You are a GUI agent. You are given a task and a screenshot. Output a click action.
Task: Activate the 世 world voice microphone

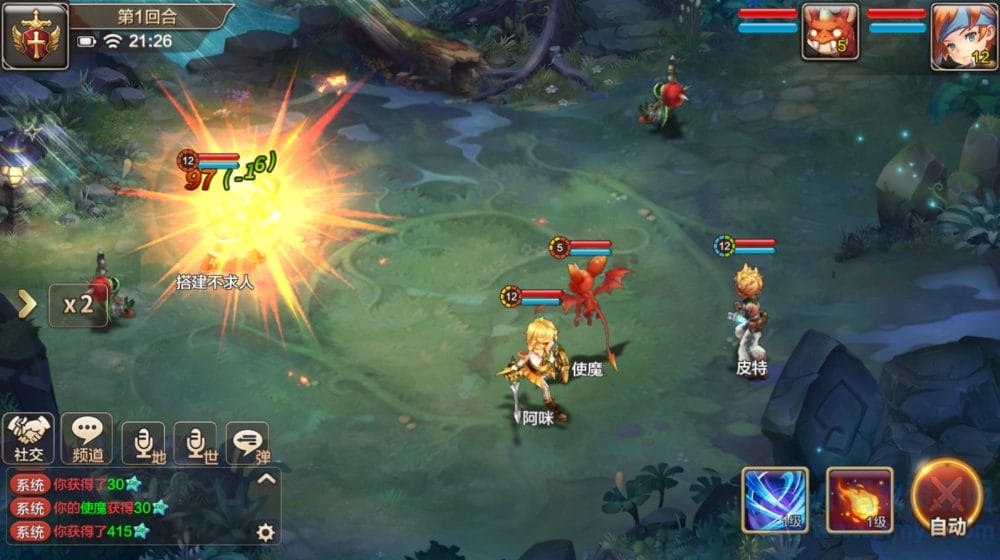pyautogui.click(x=195, y=442)
